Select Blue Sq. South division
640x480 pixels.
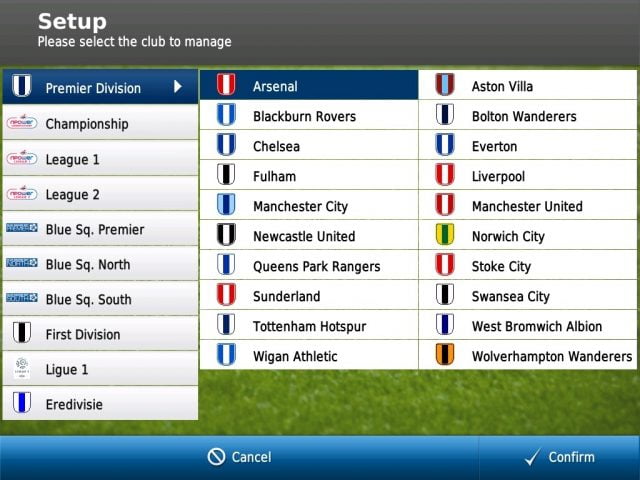click(x=99, y=299)
